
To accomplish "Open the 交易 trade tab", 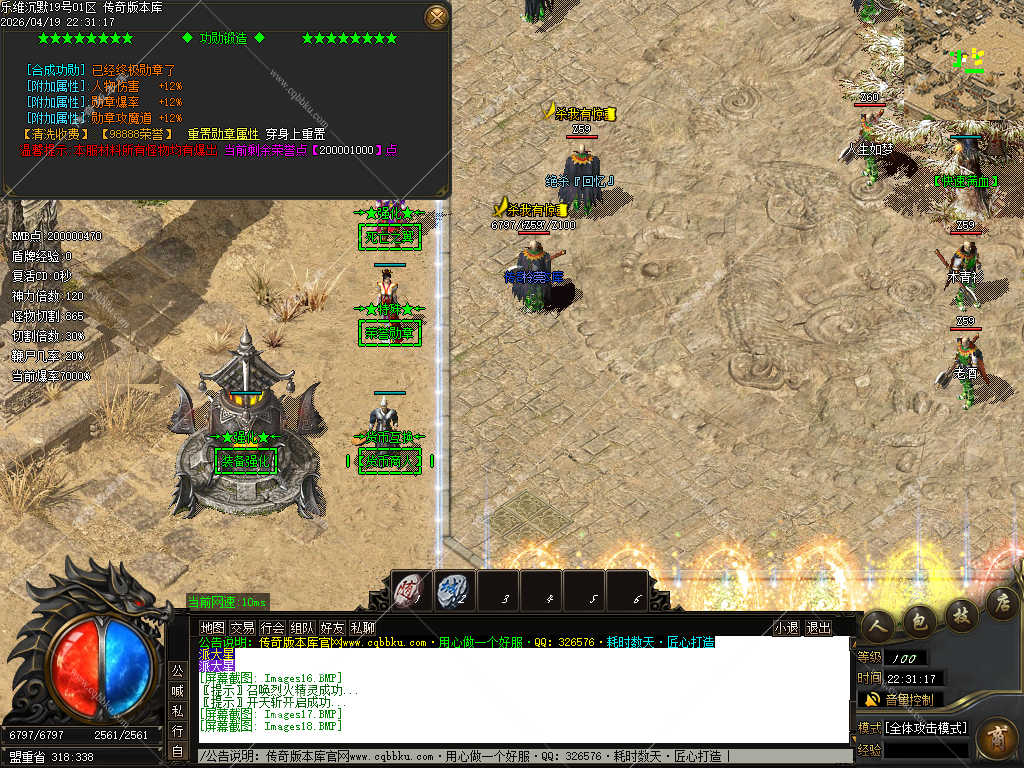I will [242, 628].
